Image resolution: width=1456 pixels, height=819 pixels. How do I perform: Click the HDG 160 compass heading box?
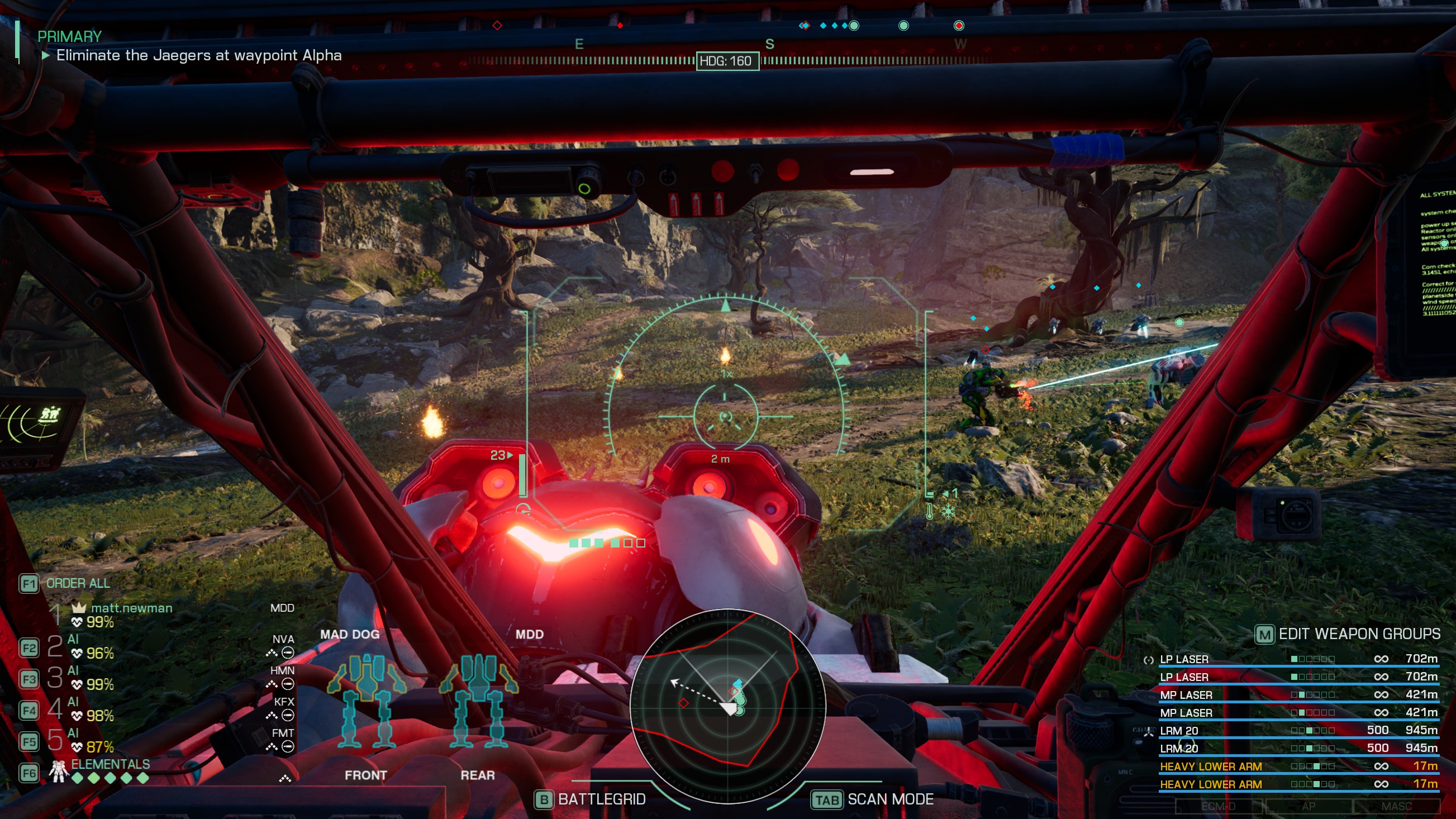click(727, 61)
